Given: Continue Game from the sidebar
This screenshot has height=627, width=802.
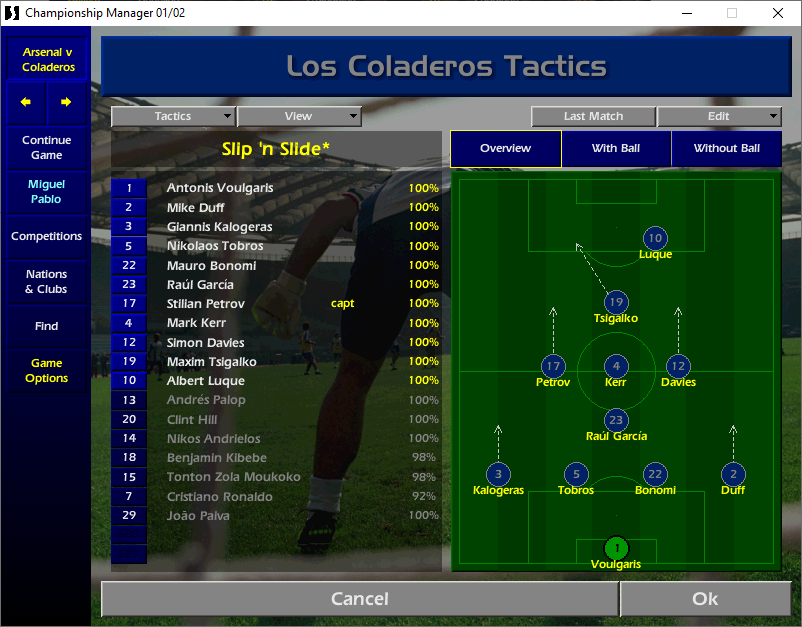Looking at the screenshot, I should [46, 148].
